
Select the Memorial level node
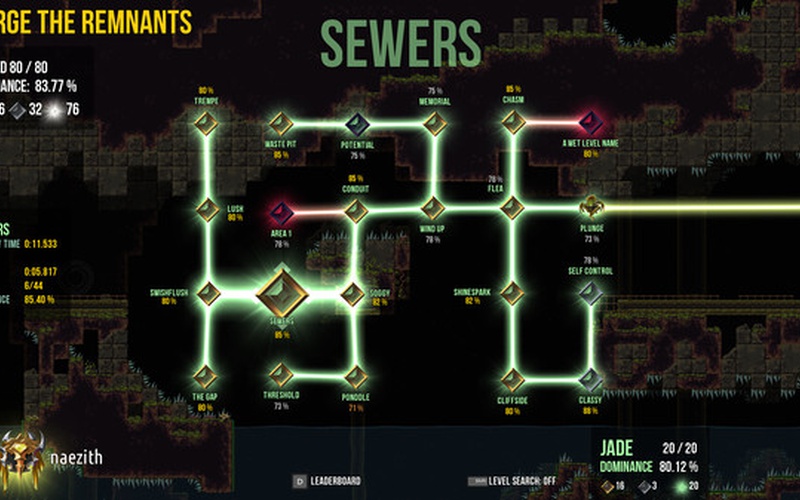click(435, 123)
